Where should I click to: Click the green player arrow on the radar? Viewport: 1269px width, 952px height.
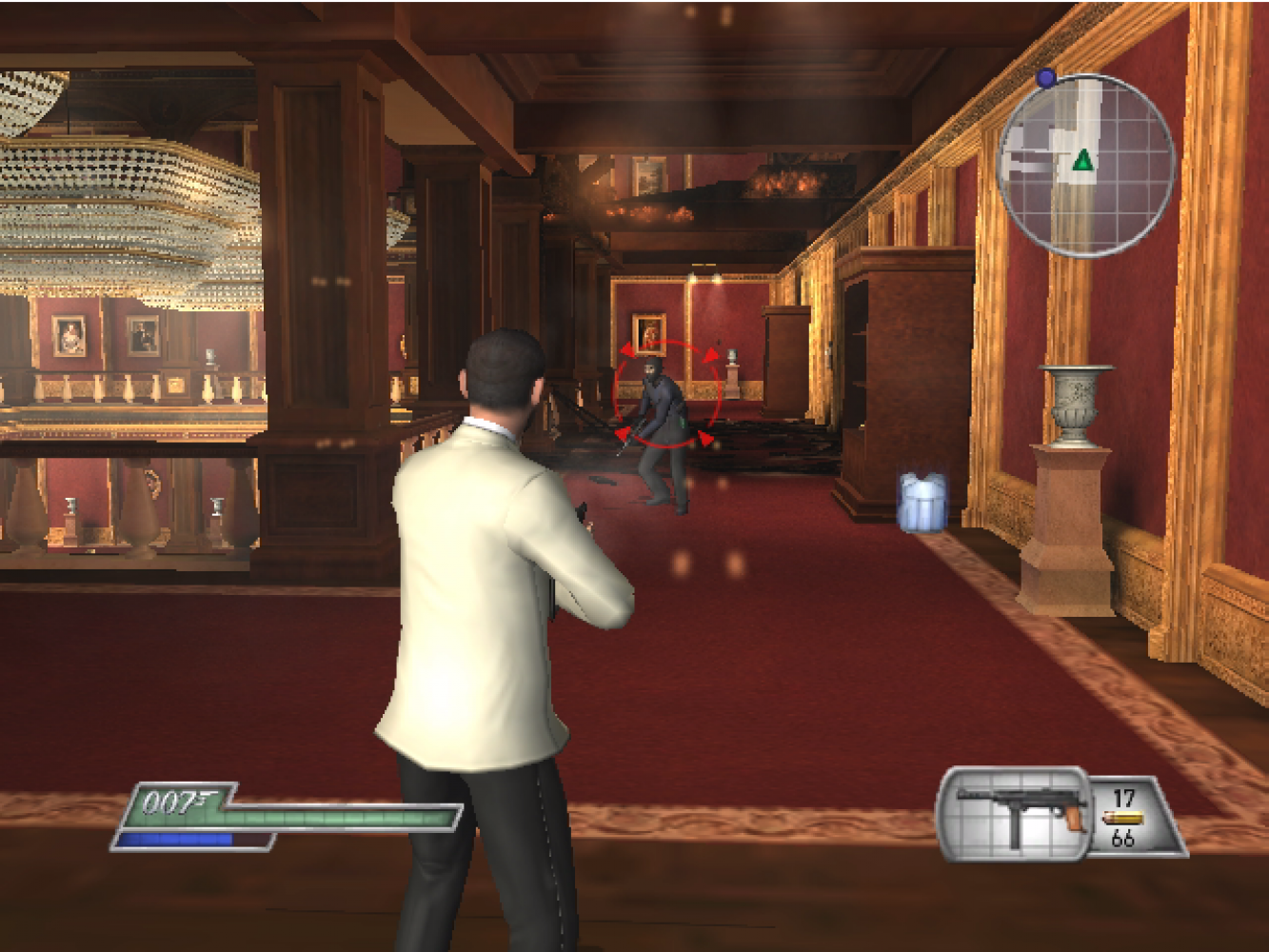(x=1082, y=161)
